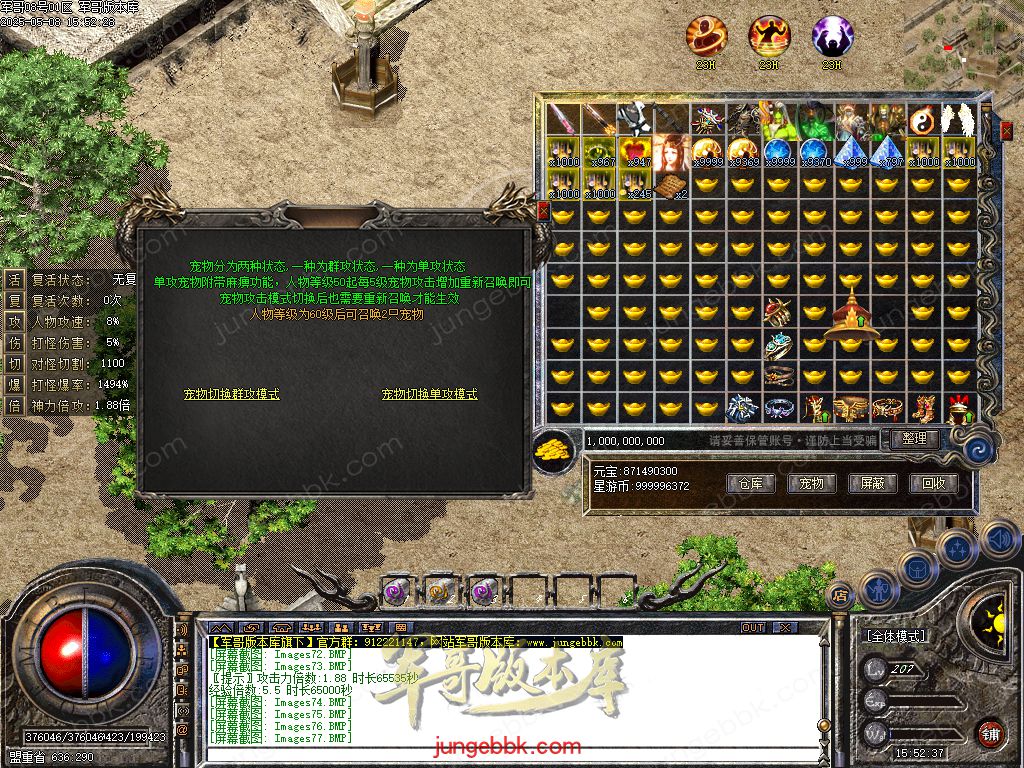This screenshot has width=1024, height=768.
Task: Click the OUT button on chat panel
Action: (753, 628)
